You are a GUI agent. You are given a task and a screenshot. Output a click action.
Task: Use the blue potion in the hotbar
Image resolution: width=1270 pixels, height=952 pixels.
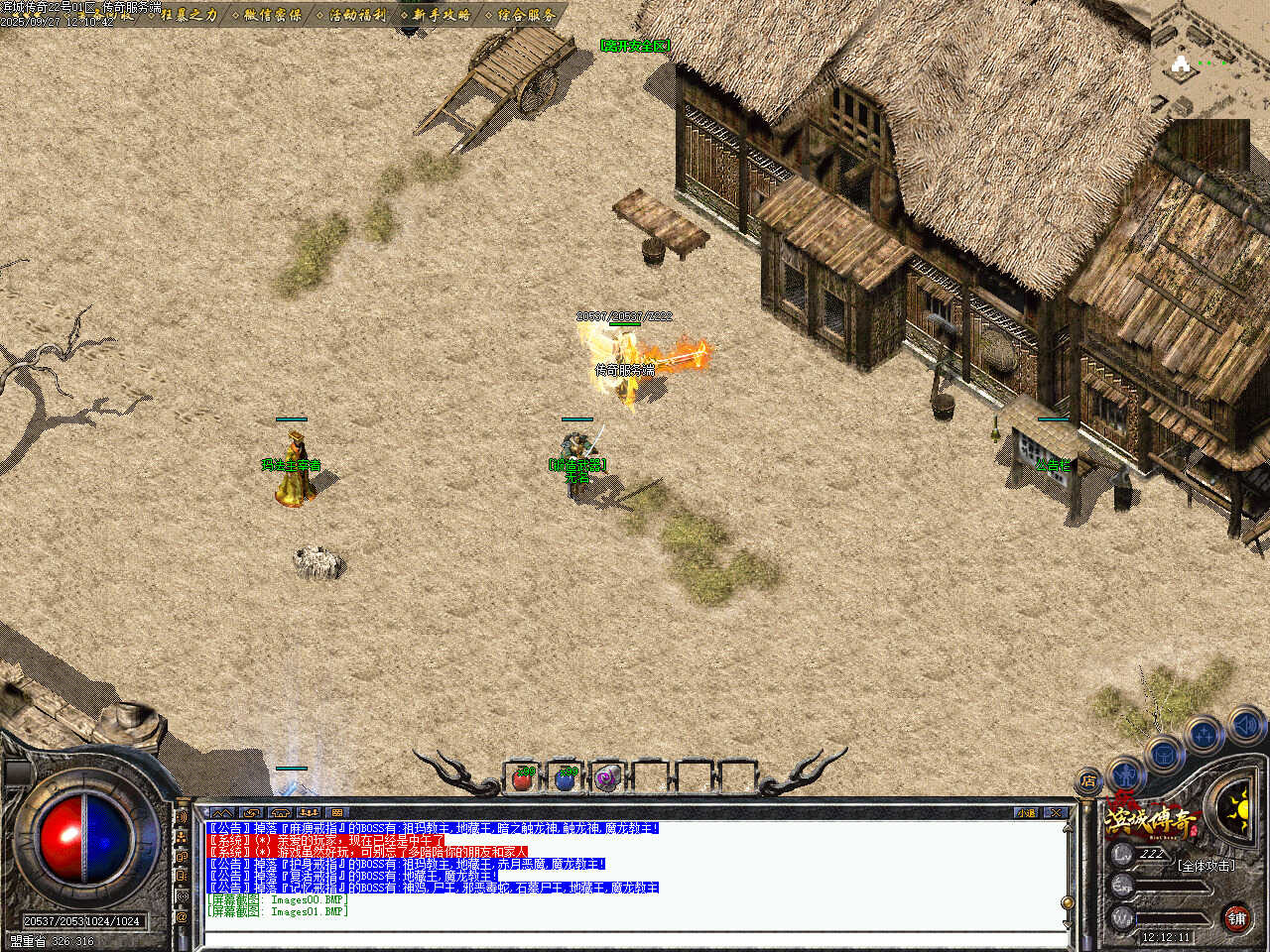point(566,778)
